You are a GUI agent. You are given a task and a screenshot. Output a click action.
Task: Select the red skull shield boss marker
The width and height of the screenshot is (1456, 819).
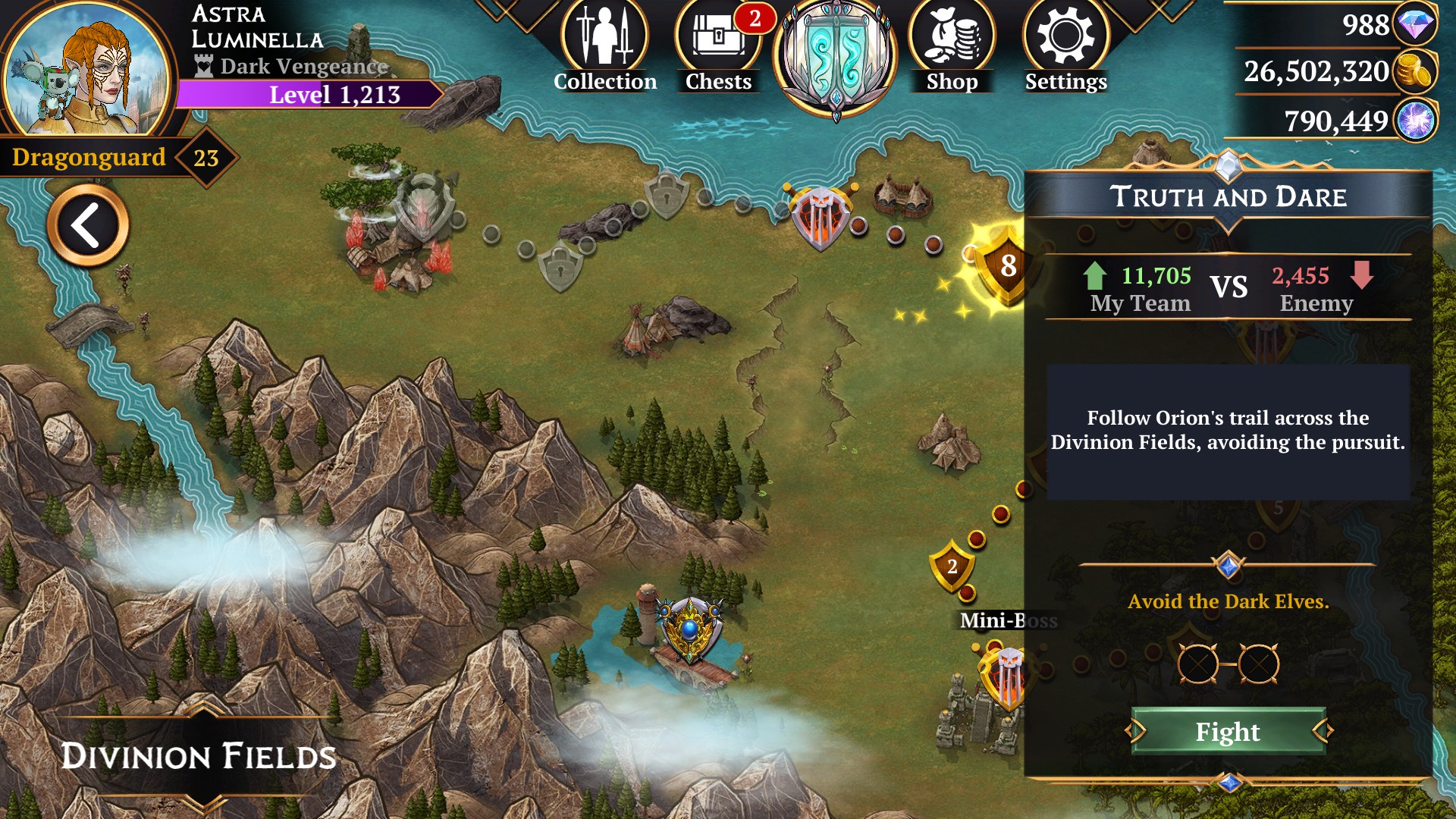click(x=821, y=216)
